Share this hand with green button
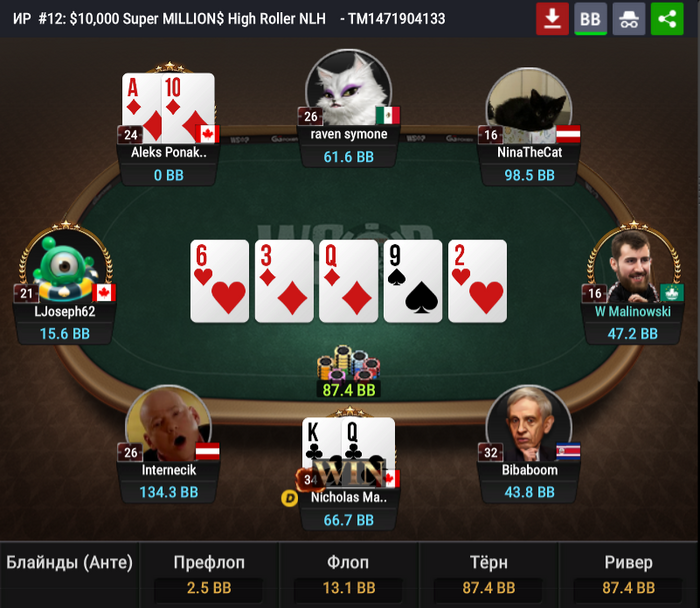The image size is (700, 608). tap(667, 18)
